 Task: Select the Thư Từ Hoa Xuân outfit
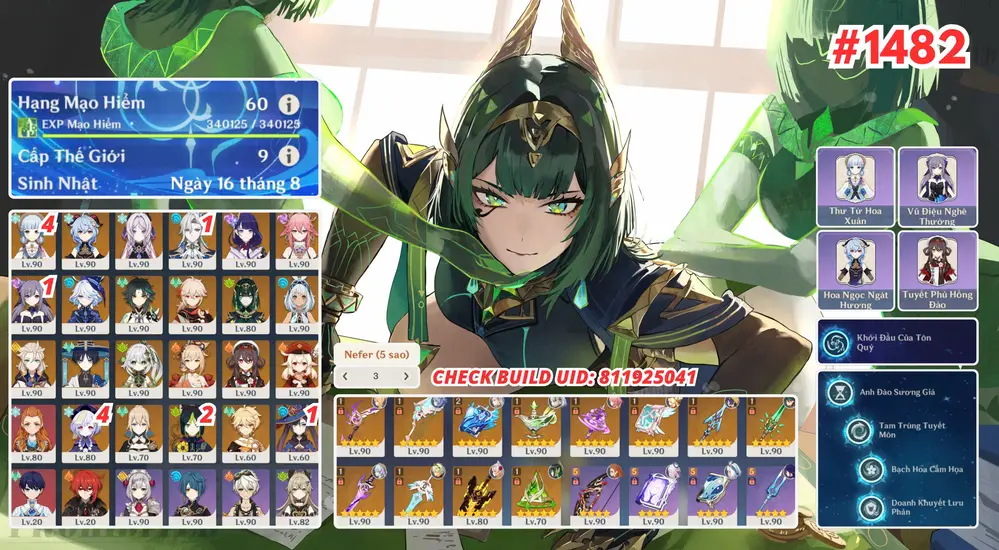click(857, 186)
